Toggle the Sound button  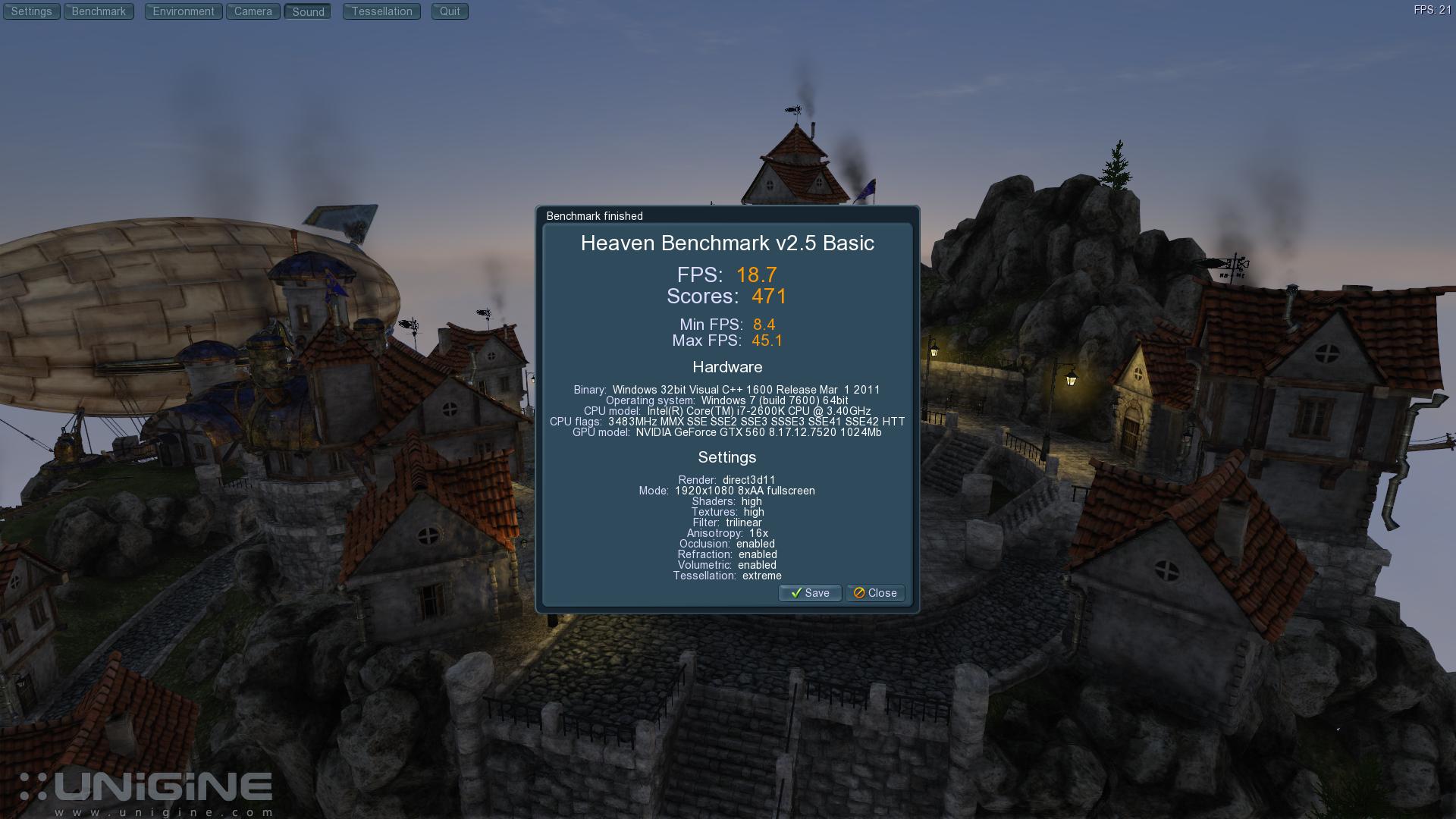click(x=308, y=11)
